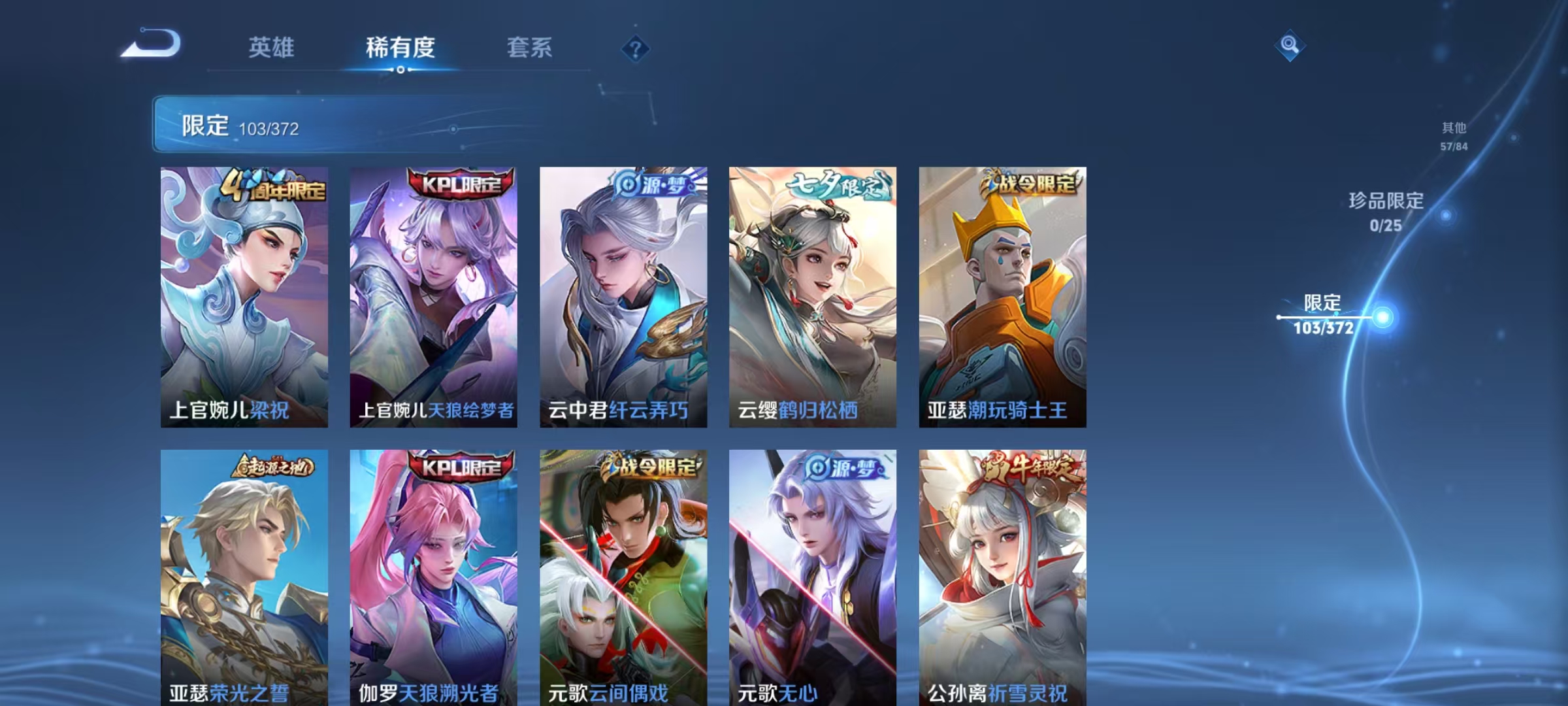Select the 稀有度 tab
Screen dimensions: 1568x706
coord(402,46)
